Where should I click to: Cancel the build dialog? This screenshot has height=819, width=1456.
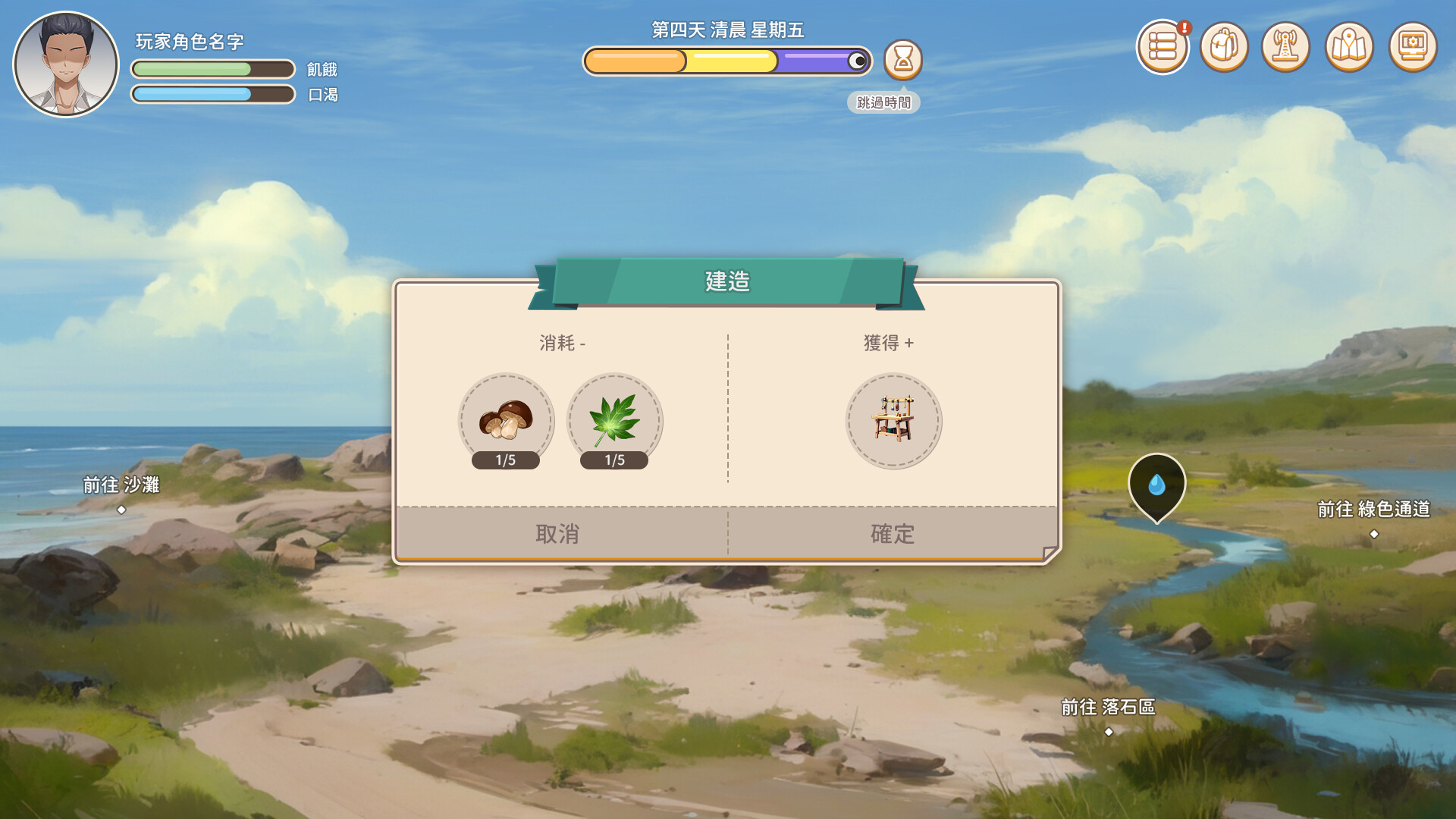click(558, 534)
